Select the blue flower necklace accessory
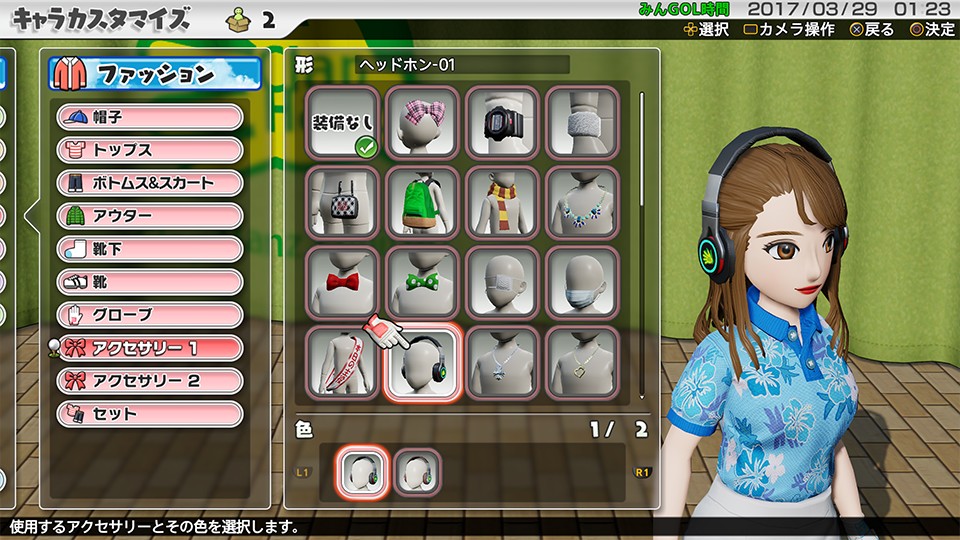This screenshot has height=540, width=960. (x=582, y=202)
